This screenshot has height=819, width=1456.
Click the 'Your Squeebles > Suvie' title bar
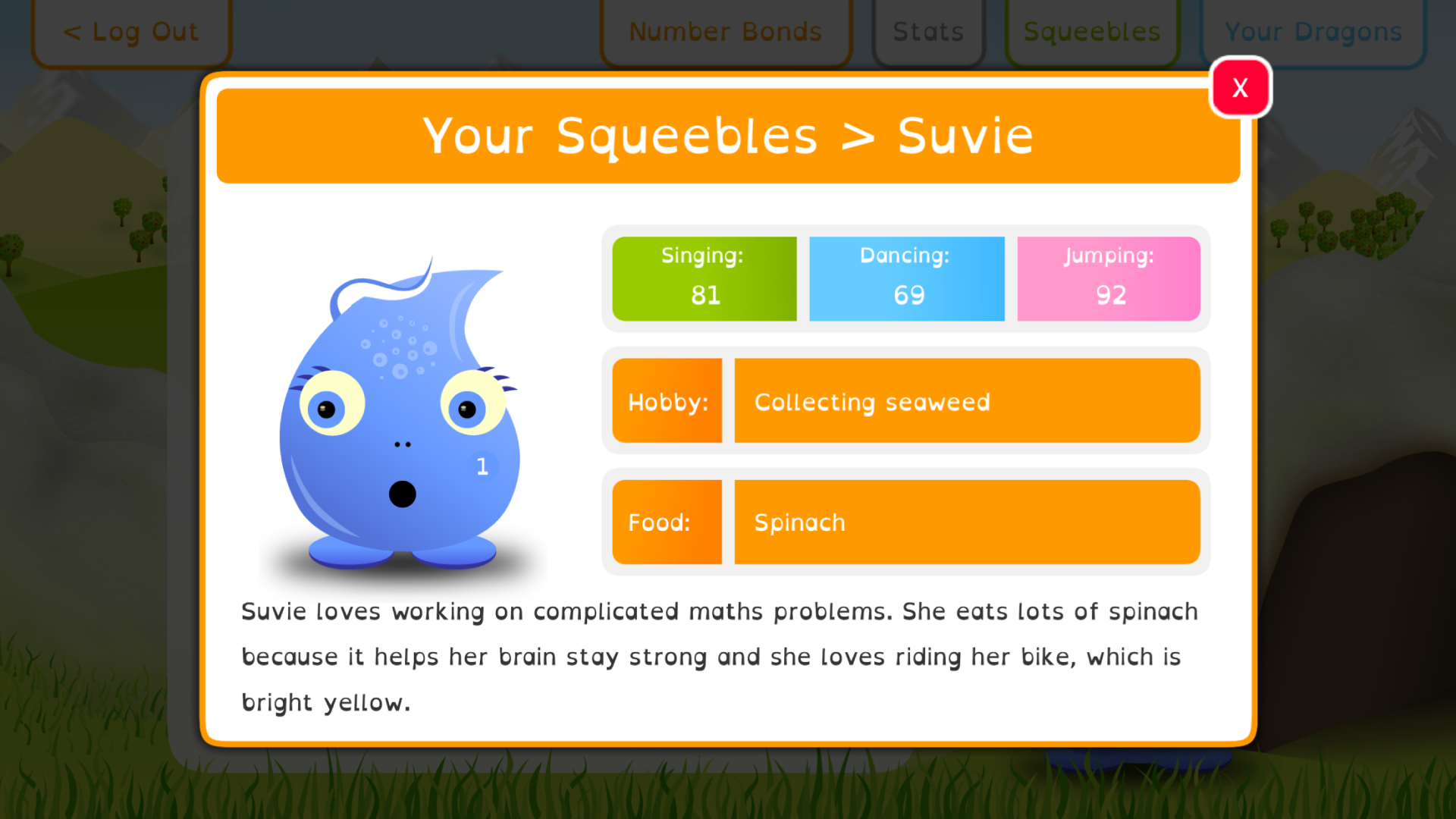726,136
